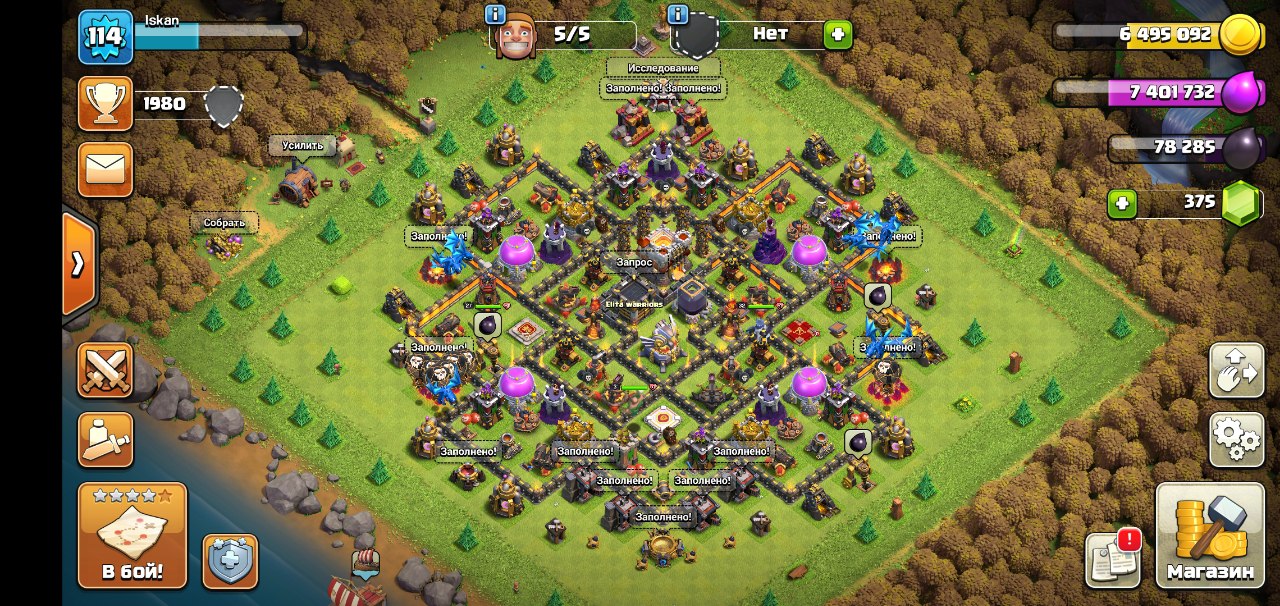Add gems with the green plus
Screen dimensions: 1280x606
(1122, 204)
